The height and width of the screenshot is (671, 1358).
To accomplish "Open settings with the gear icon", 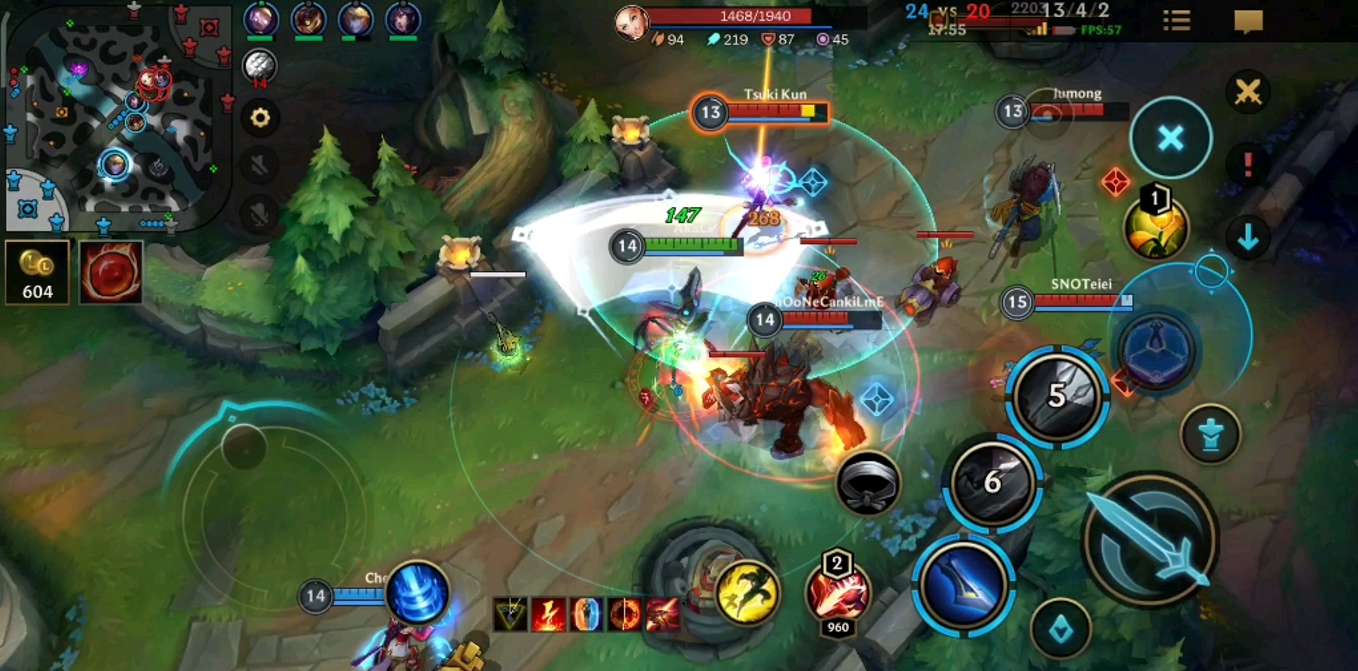I will tap(260, 118).
